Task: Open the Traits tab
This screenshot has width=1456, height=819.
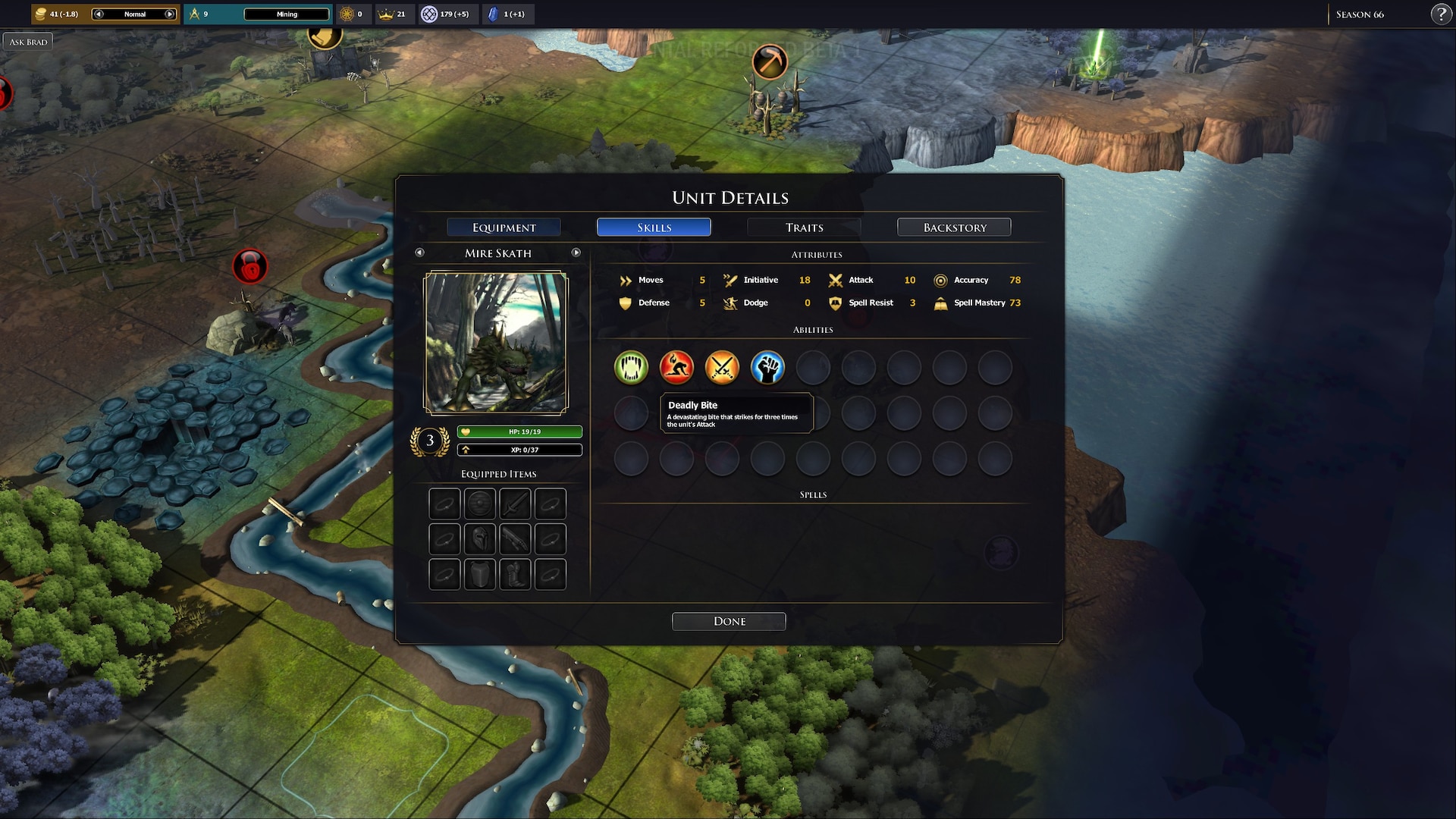Action: [x=804, y=227]
